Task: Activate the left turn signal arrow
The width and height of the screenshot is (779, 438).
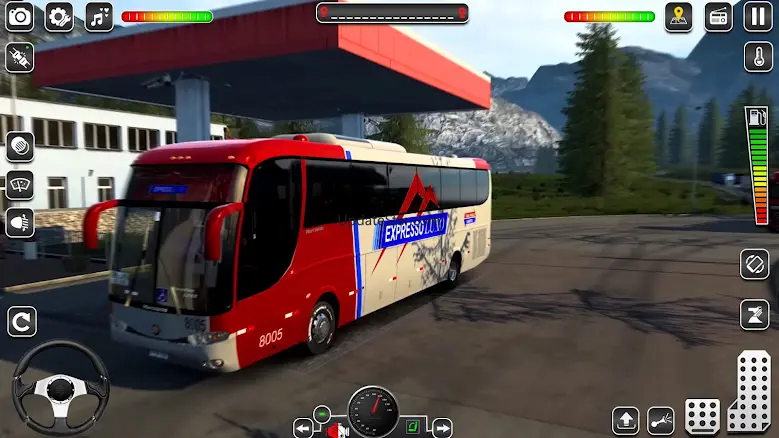Action: tap(304, 428)
